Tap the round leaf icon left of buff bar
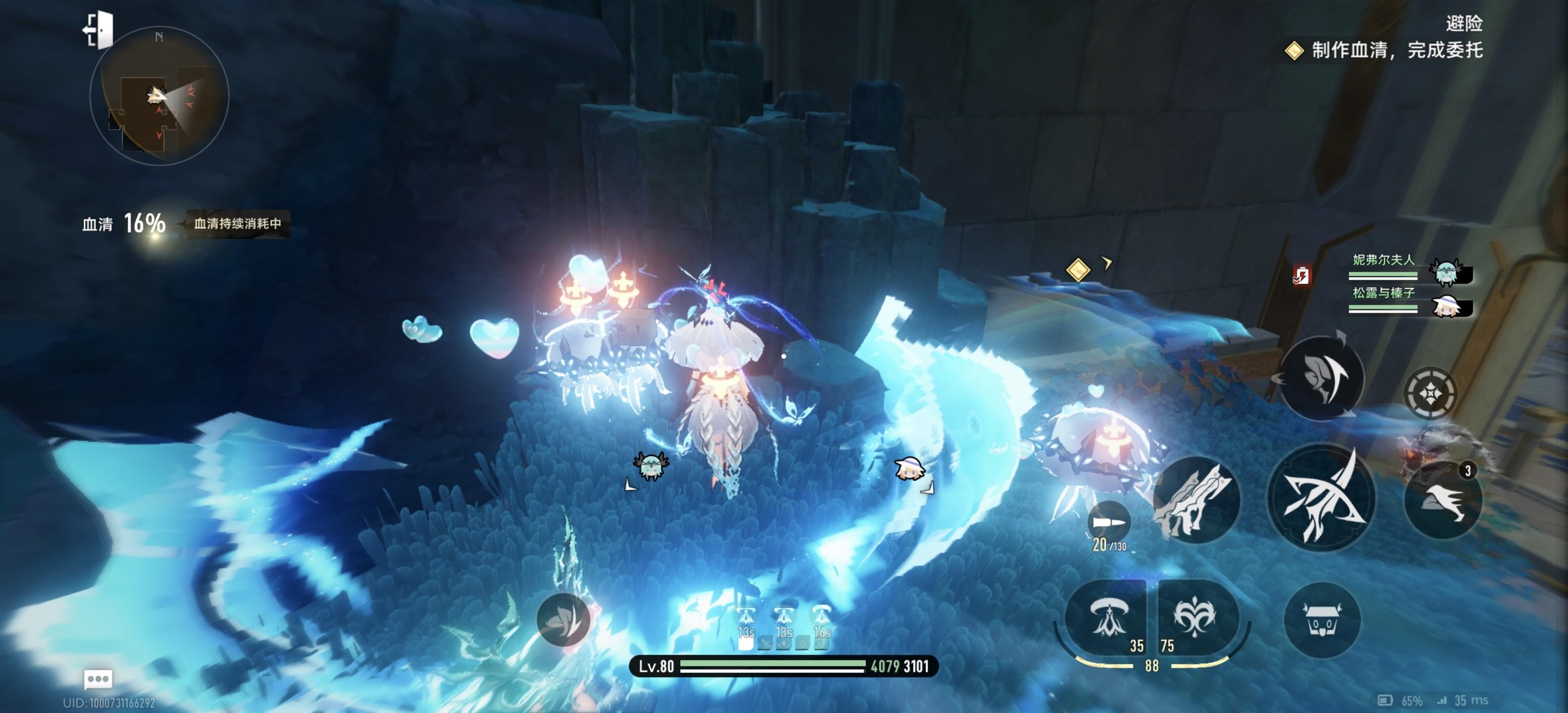This screenshot has height=713, width=1568. point(563,620)
